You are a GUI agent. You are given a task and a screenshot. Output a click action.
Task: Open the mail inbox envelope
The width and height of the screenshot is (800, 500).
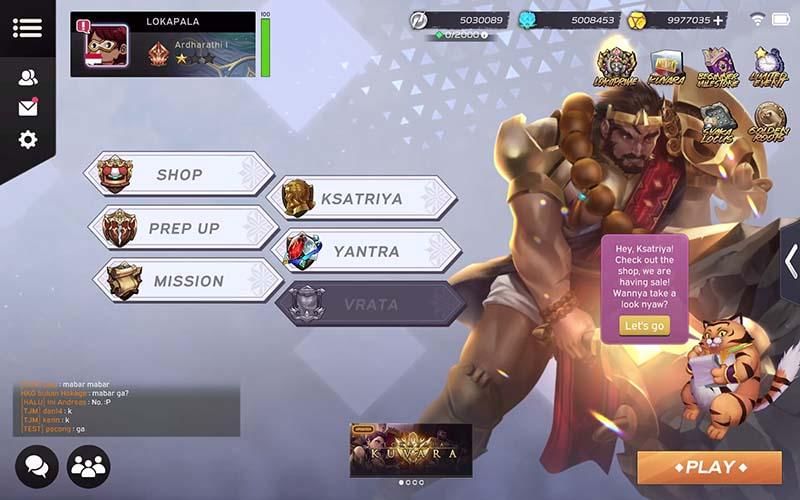click(x=27, y=108)
